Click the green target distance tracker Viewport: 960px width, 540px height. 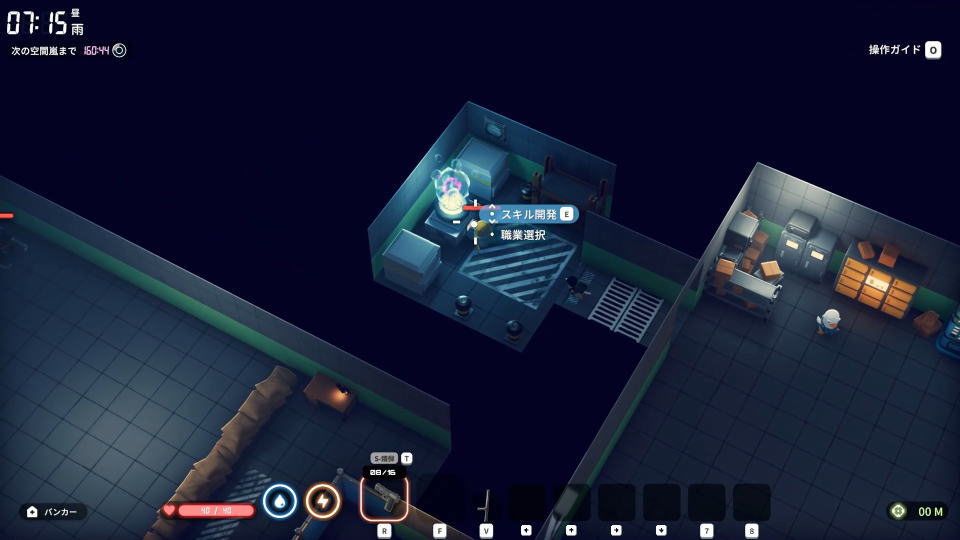point(917,511)
